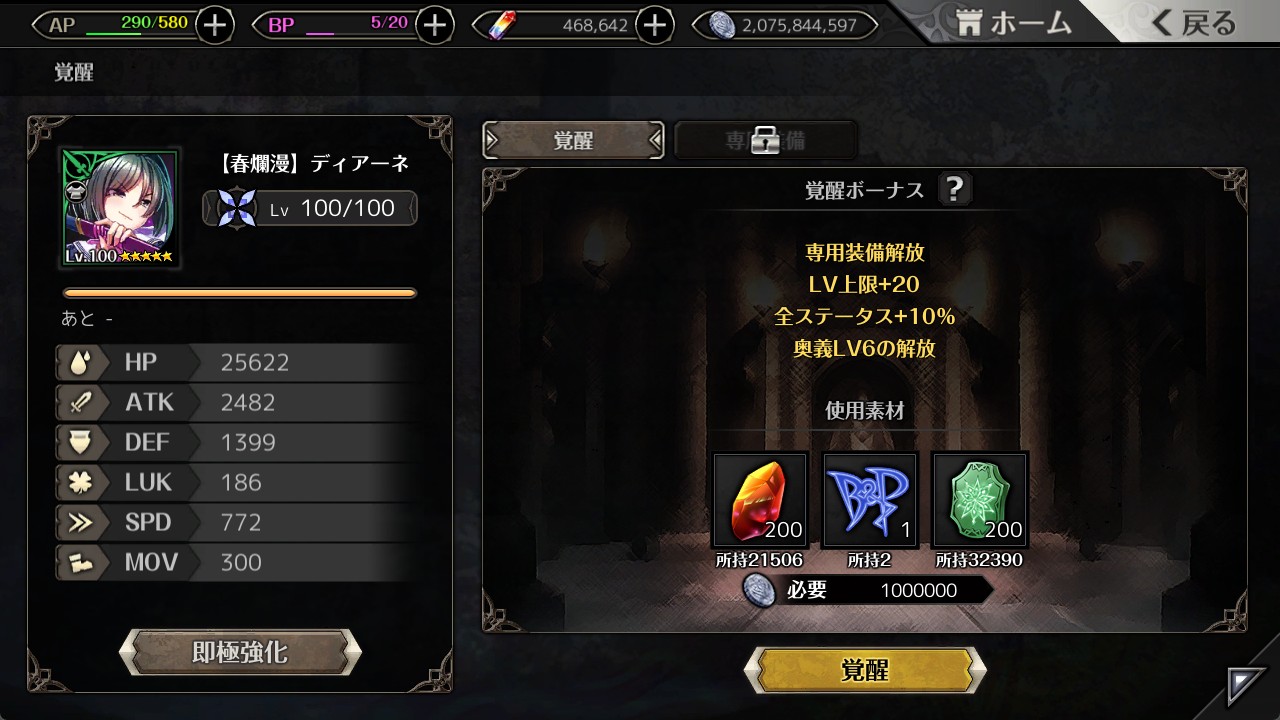Go to ホーム home screen
Image resolution: width=1280 pixels, height=720 pixels.
click(x=1013, y=24)
